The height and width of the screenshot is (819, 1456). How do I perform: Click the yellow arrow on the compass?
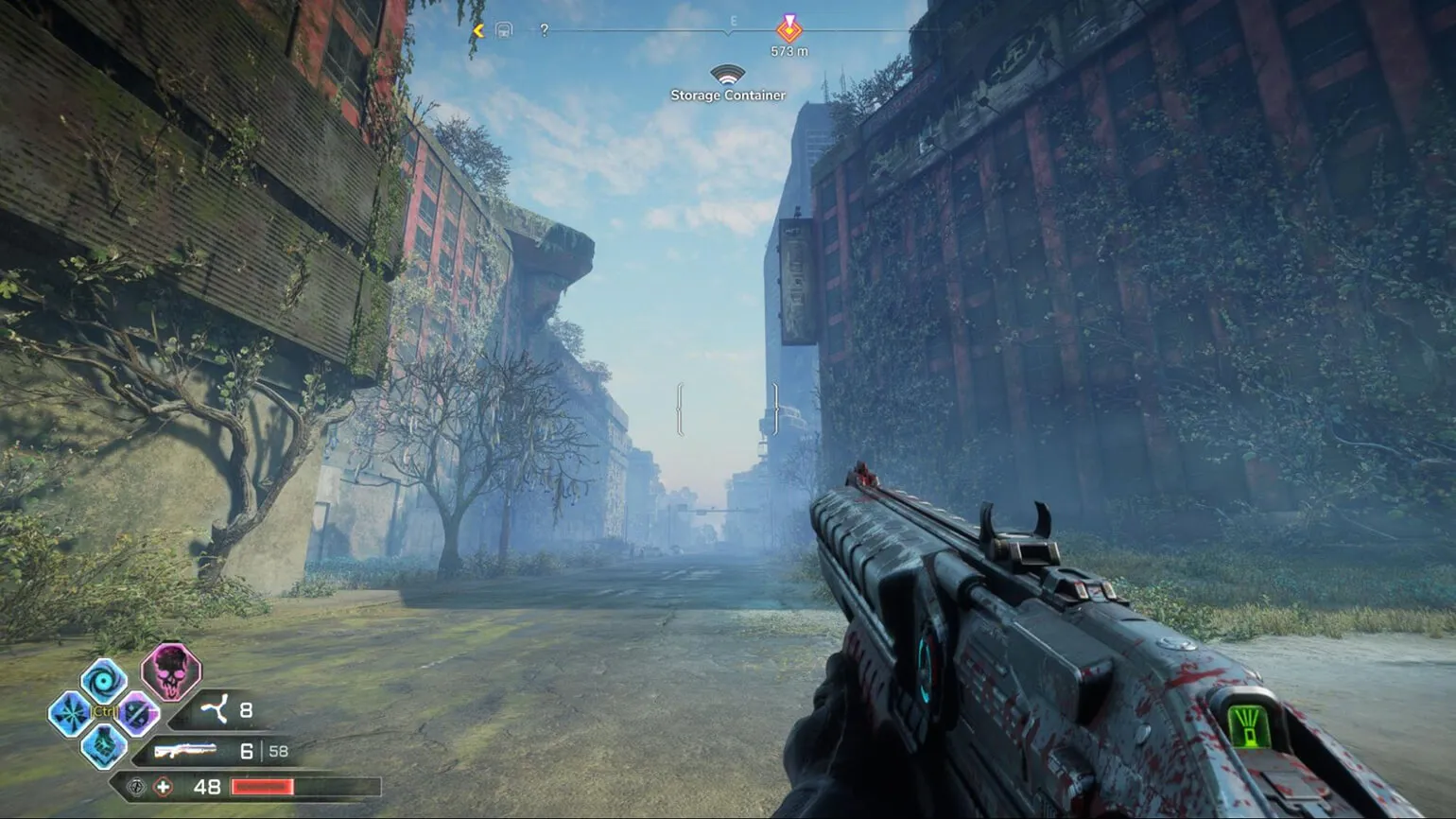tap(478, 30)
